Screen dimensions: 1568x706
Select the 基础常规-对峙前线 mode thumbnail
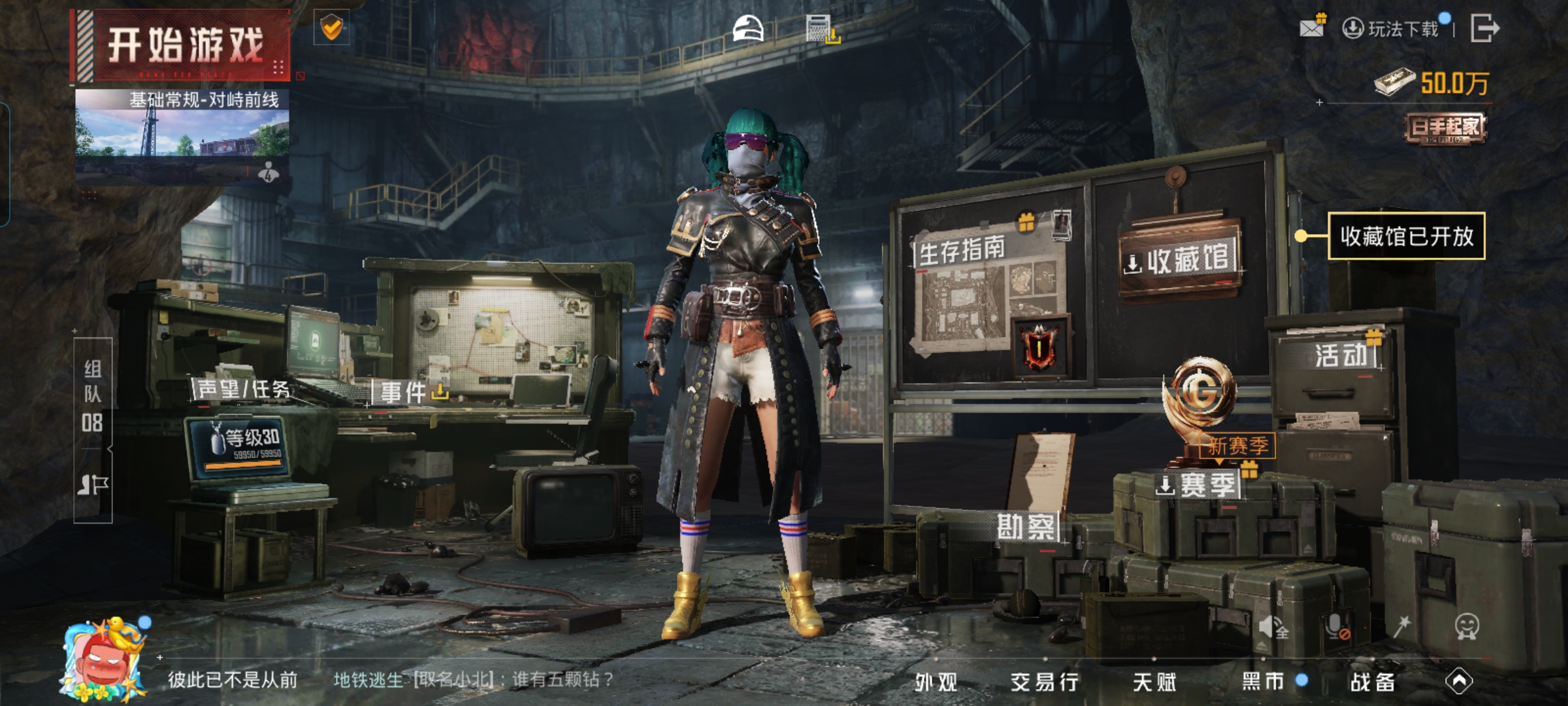(182, 134)
